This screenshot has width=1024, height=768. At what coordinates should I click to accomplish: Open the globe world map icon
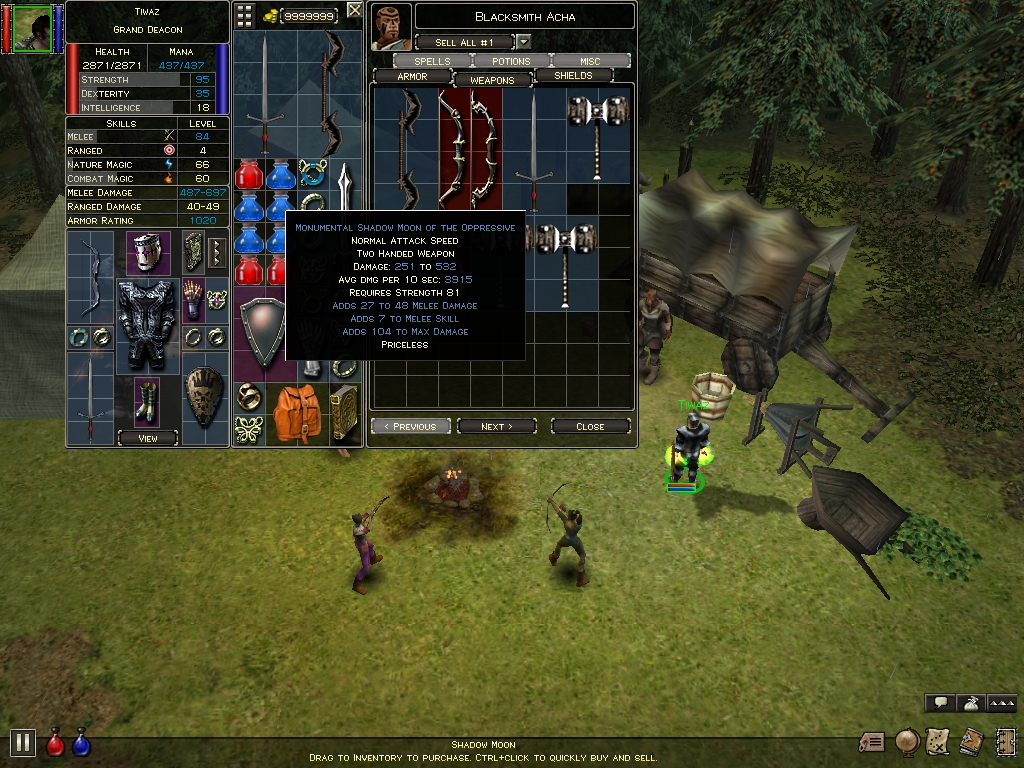pos(907,741)
